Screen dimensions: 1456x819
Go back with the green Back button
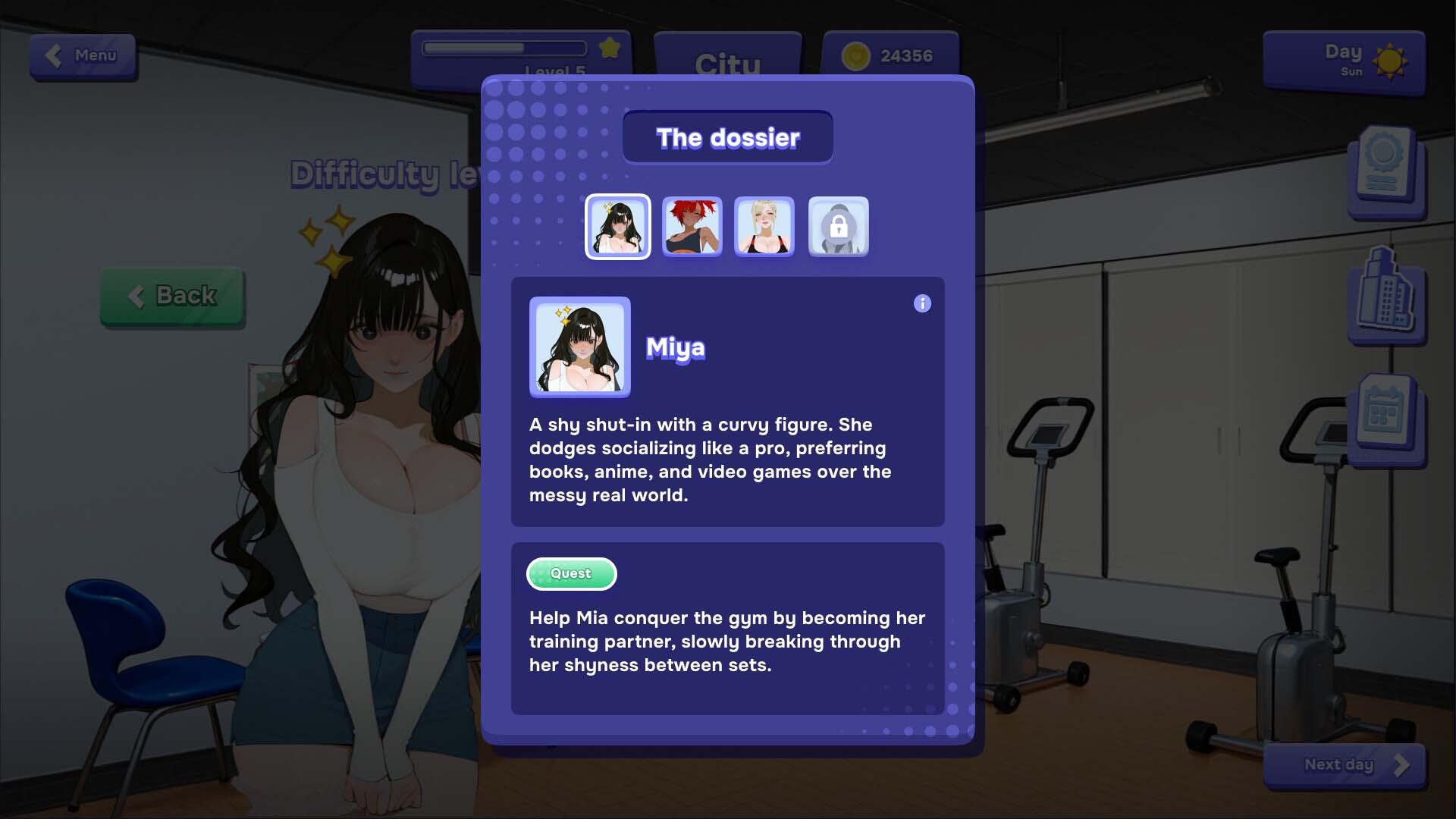pos(172,296)
